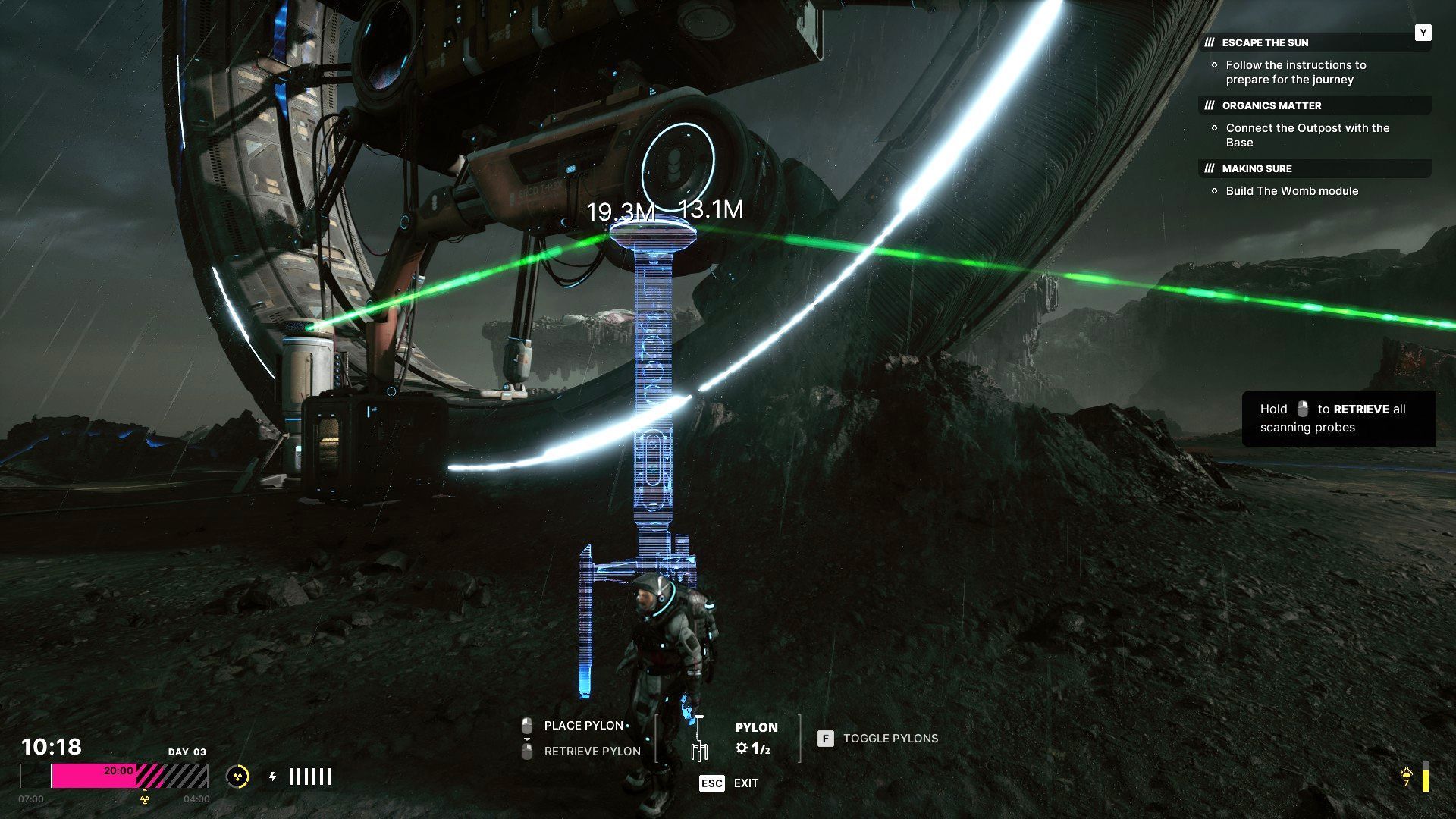Click the yellow lamp indicator icon
This screenshot has width=1456, height=819.
tap(1407, 777)
